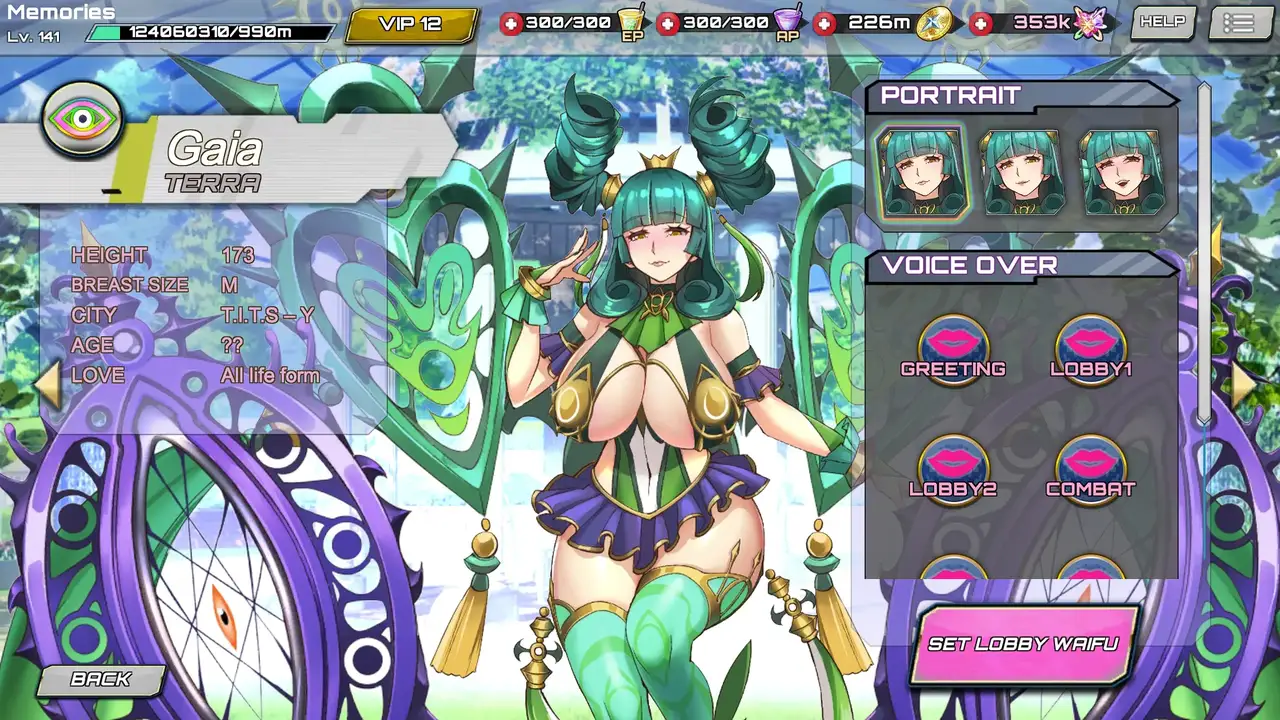Play the COMBAT voice over
The image size is (1280, 720).
1090,467
